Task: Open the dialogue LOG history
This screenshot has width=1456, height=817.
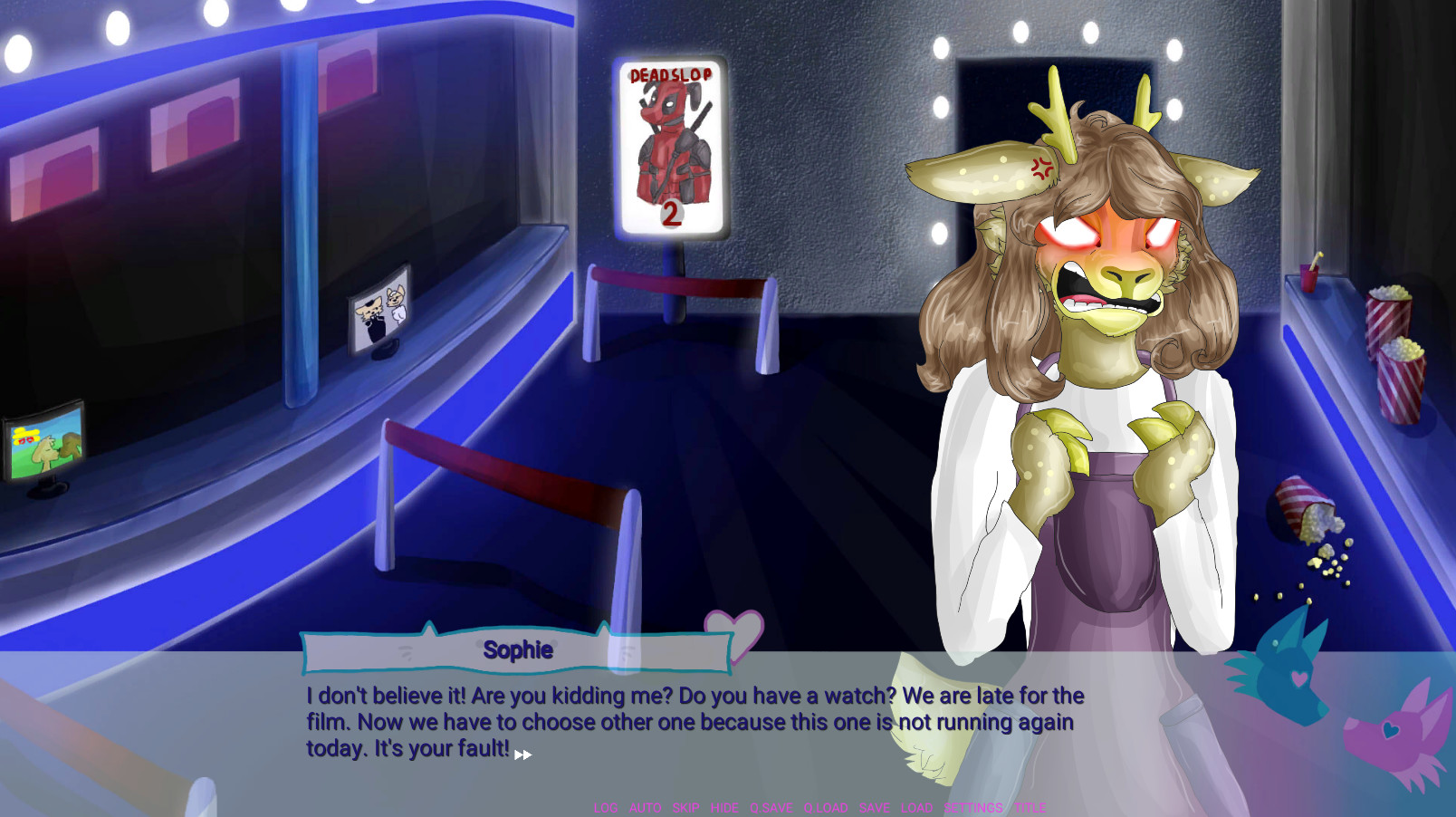Action: (x=605, y=807)
